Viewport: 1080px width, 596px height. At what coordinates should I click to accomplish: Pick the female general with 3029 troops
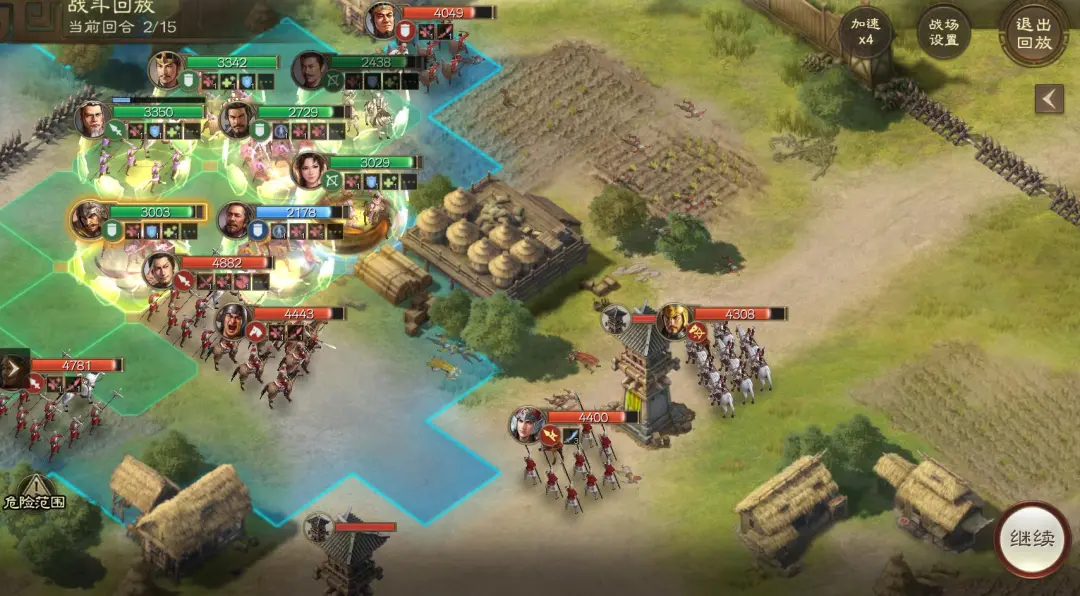309,169
